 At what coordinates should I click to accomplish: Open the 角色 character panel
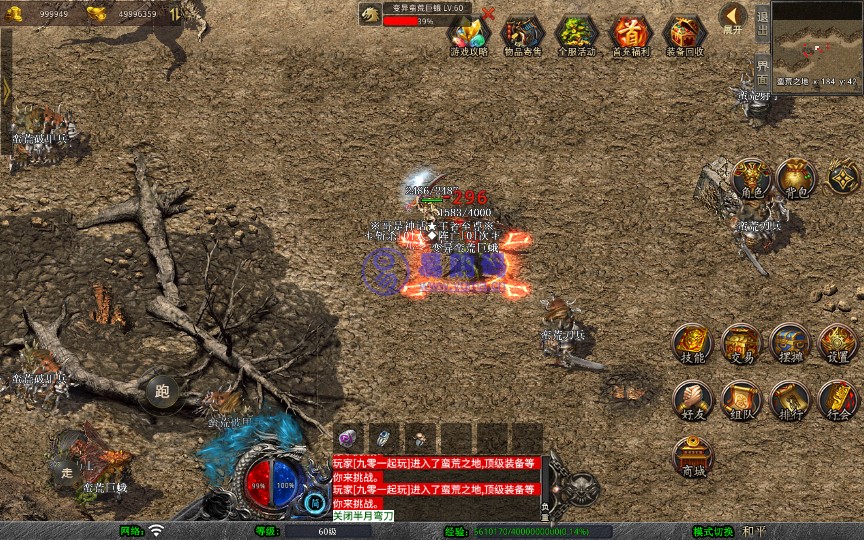point(750,179)
